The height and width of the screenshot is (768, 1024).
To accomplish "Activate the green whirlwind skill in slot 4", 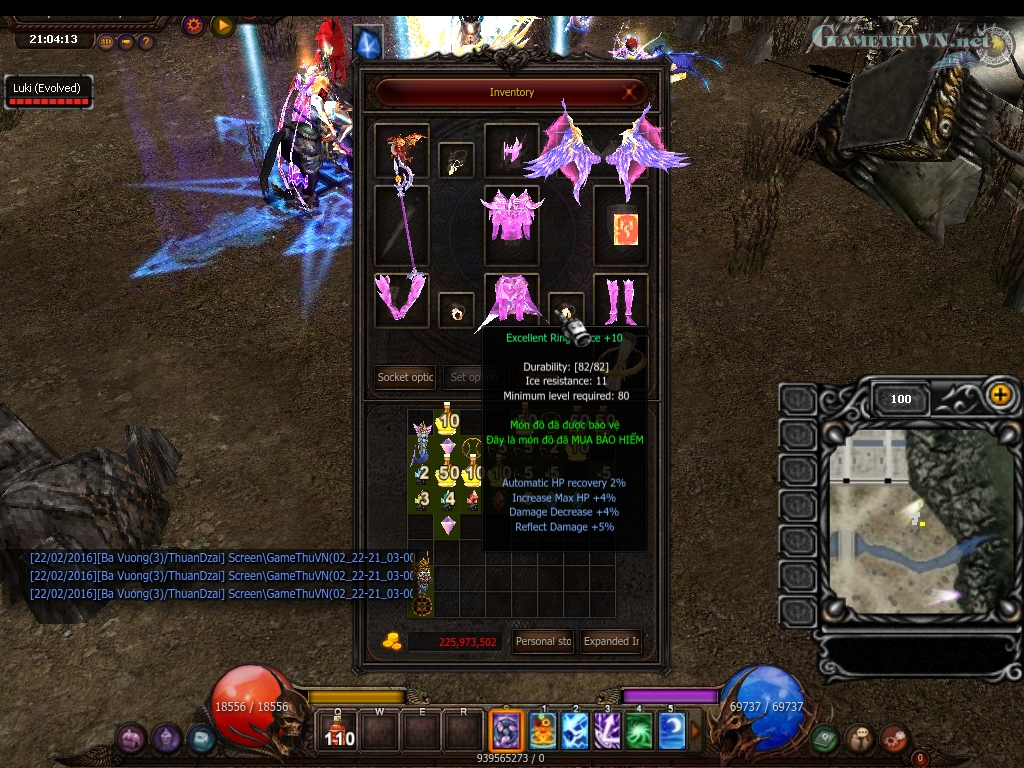I will [639, 730].
